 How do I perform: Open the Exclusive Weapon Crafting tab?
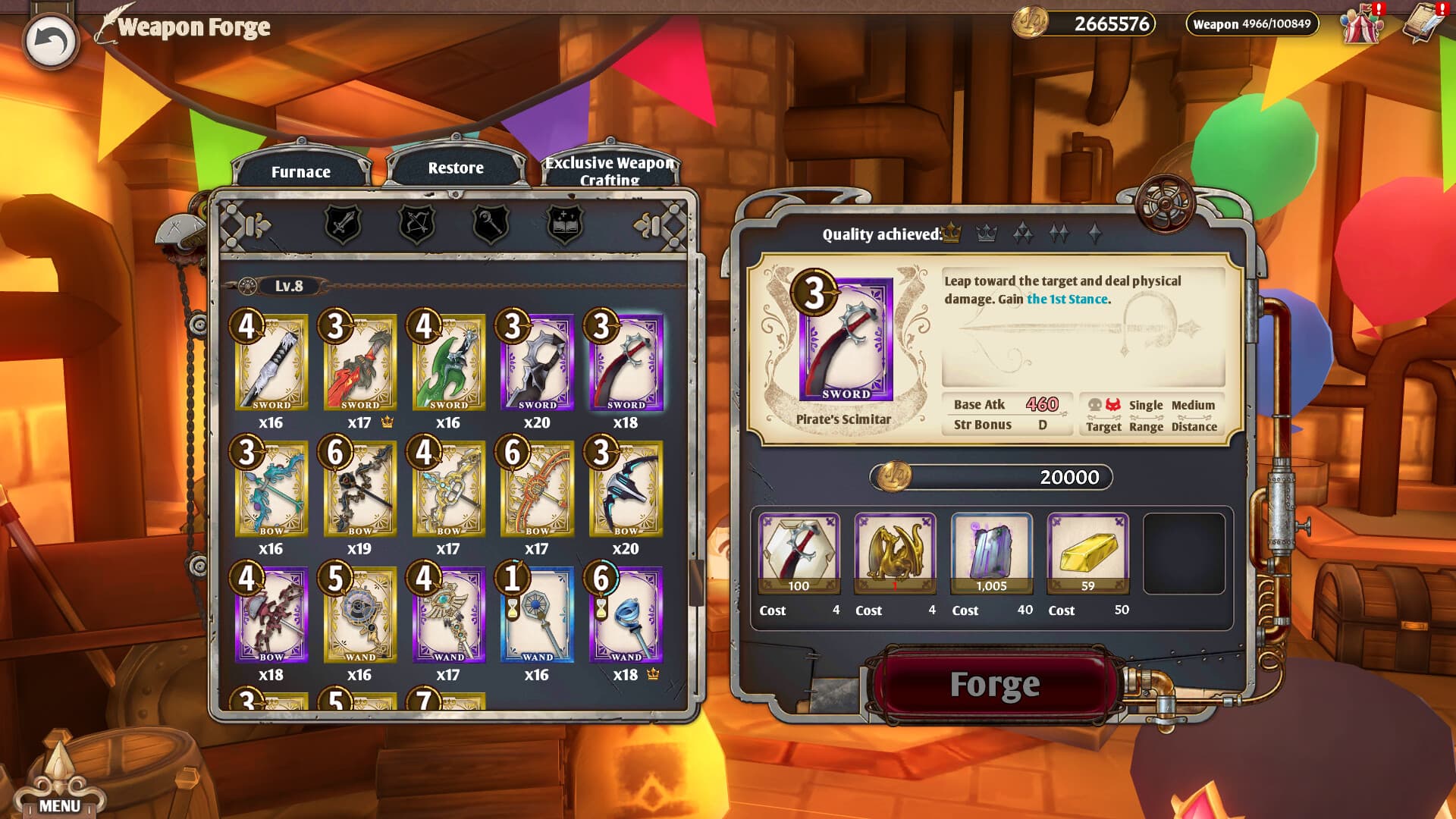[609, 170]
